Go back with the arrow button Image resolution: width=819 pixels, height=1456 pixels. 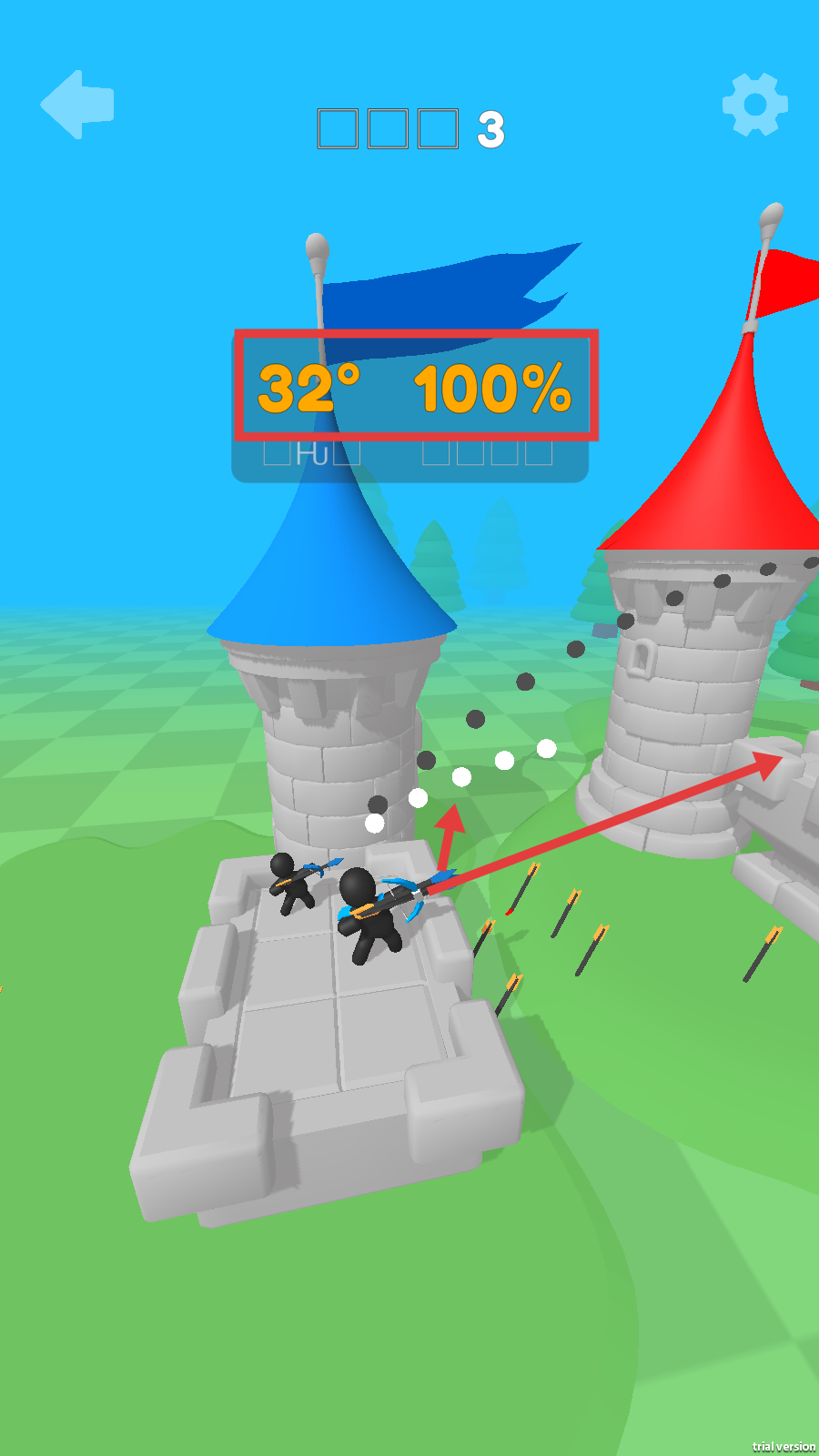click(76, 105)
